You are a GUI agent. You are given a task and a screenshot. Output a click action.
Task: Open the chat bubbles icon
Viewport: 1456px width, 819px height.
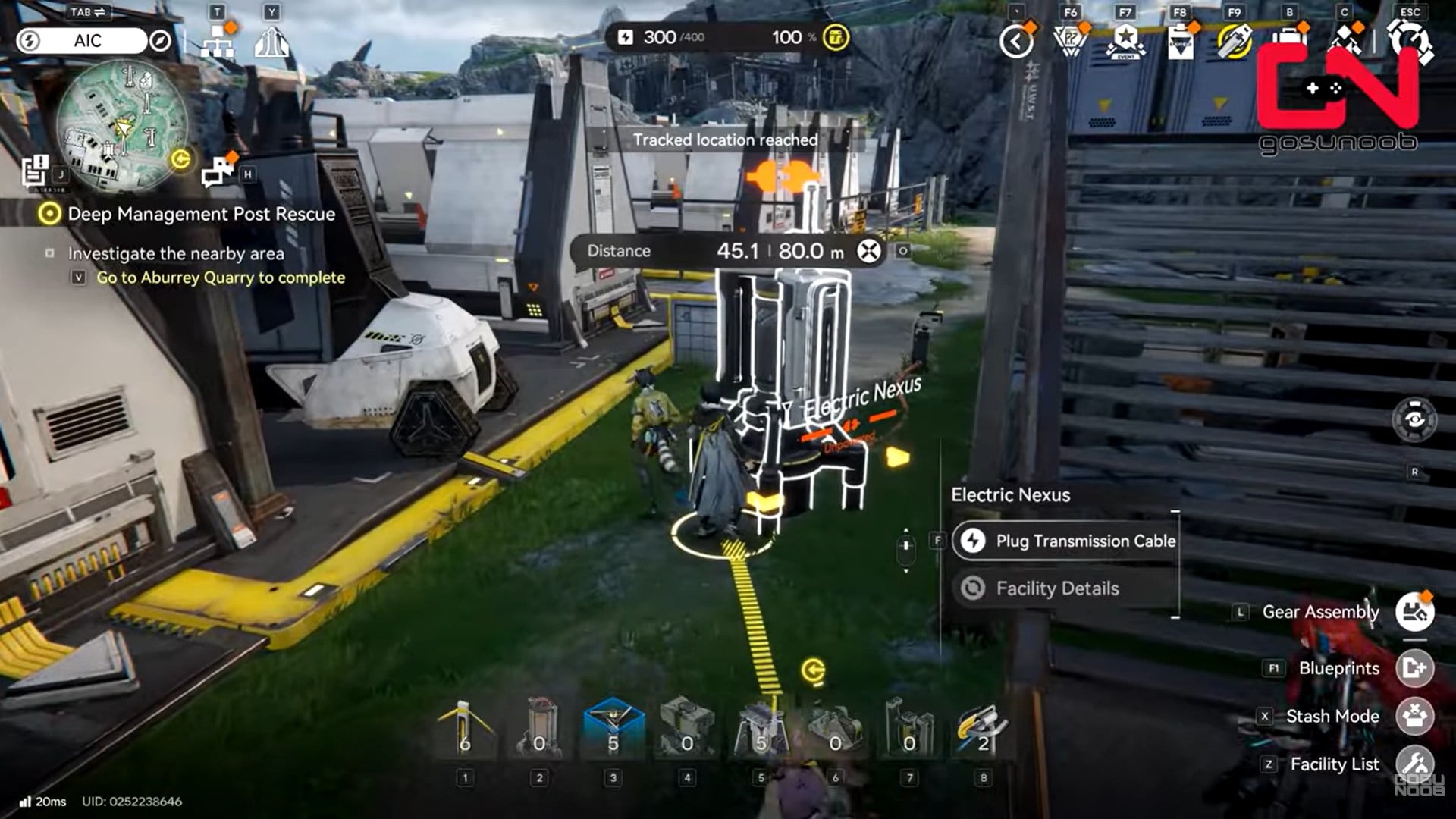[x=218, y=172]
